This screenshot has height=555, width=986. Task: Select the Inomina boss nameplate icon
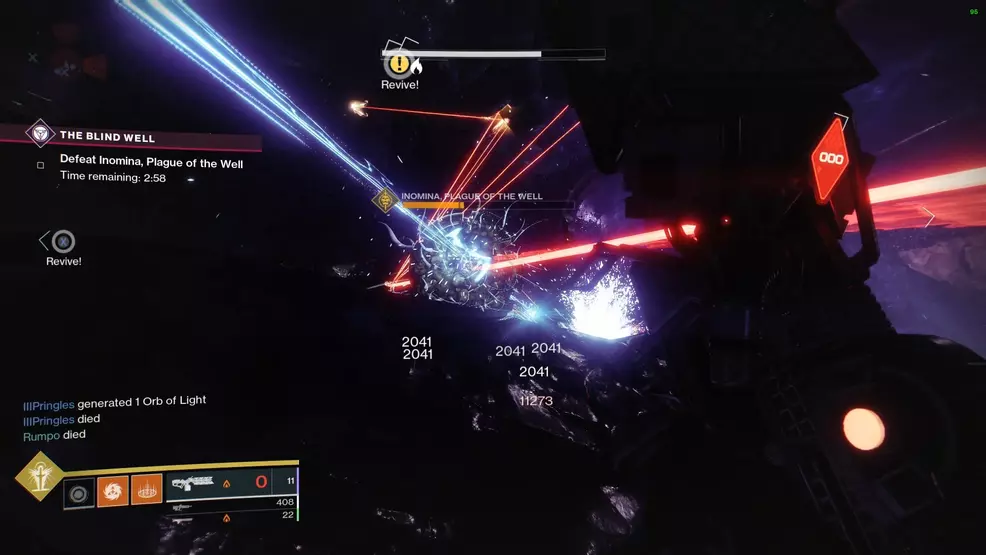point(385,200)
